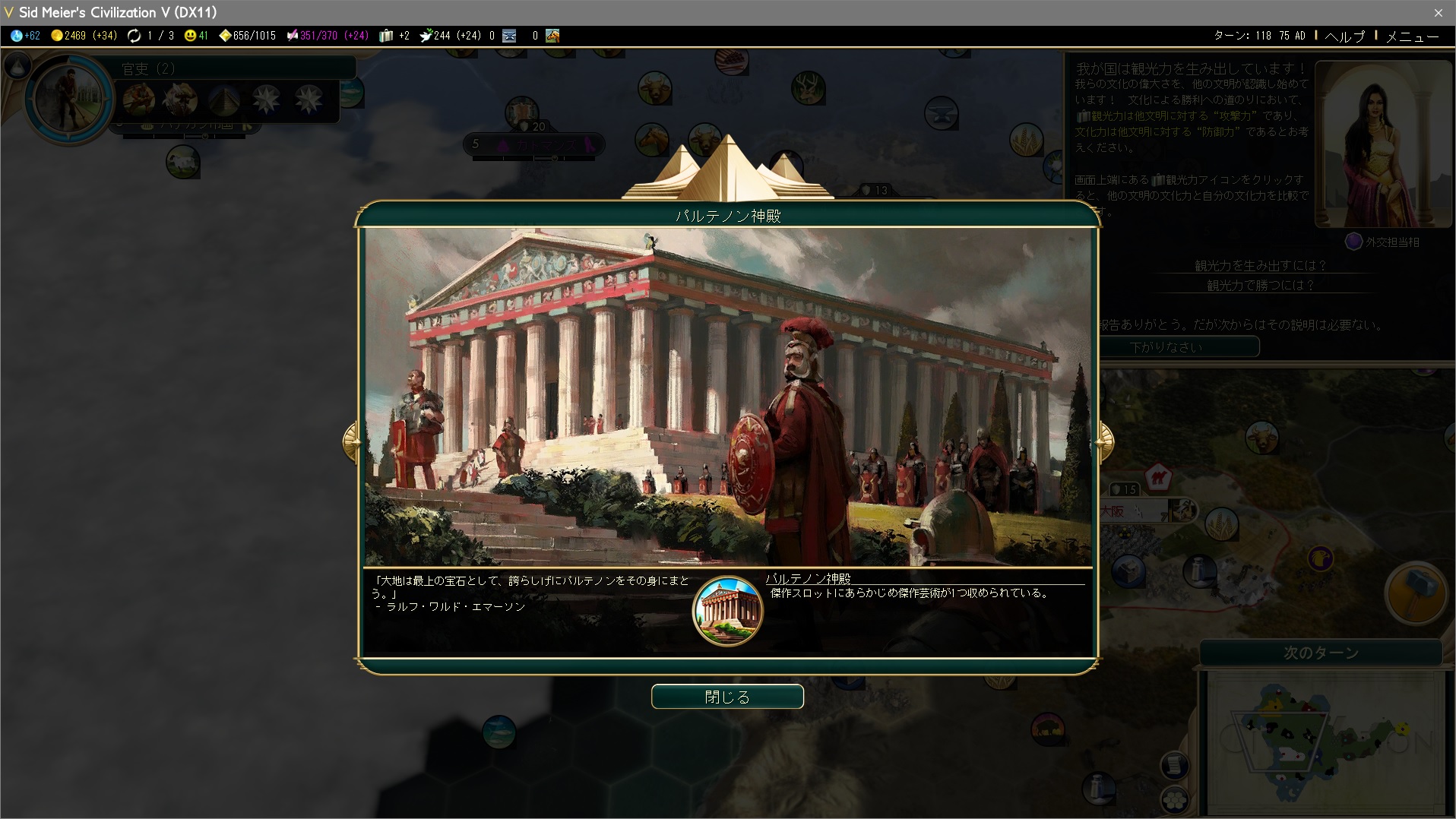This screenshot has height=819, width=1456.
Task: Close the Parthenon wonder popup with 閉じる
Action: [x=727, y=697]
